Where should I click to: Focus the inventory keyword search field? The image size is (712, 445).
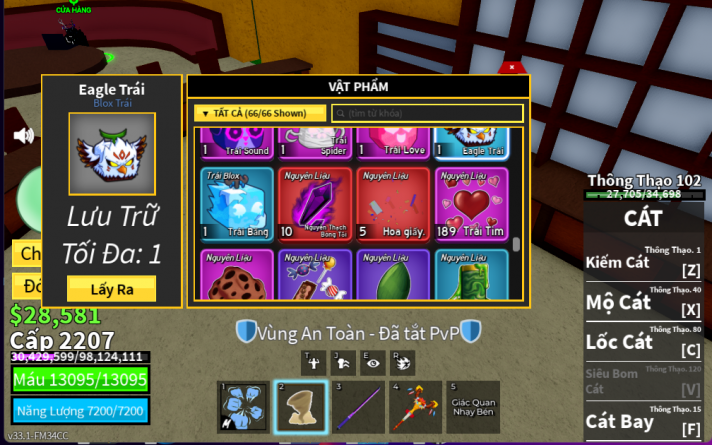click(427, 114)
